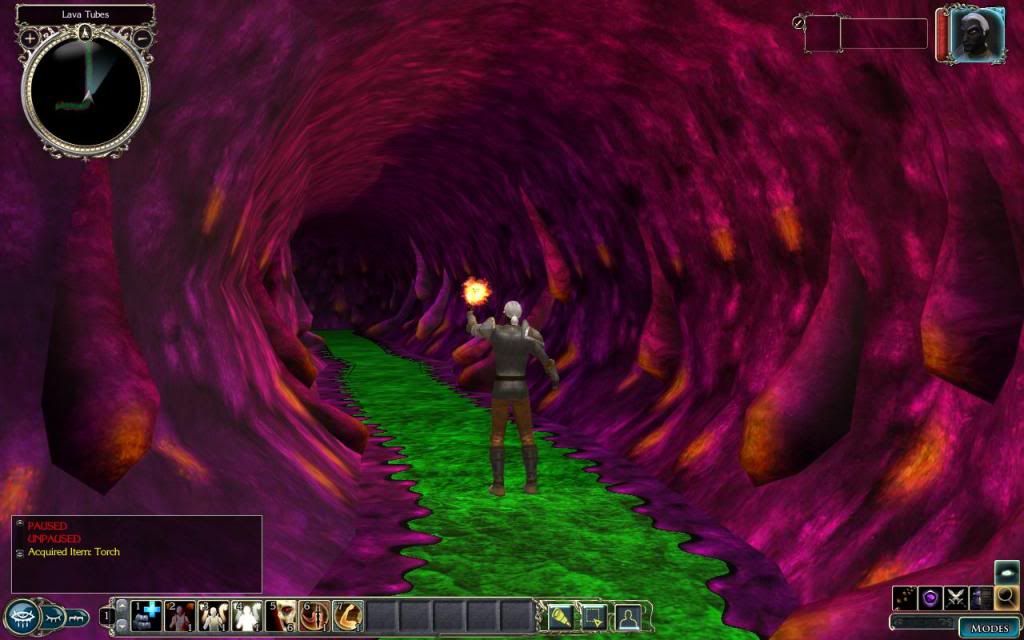Toggle the closed eye button
The image size is (1024, 640).
pyautogui.click(x=55, y=617)
